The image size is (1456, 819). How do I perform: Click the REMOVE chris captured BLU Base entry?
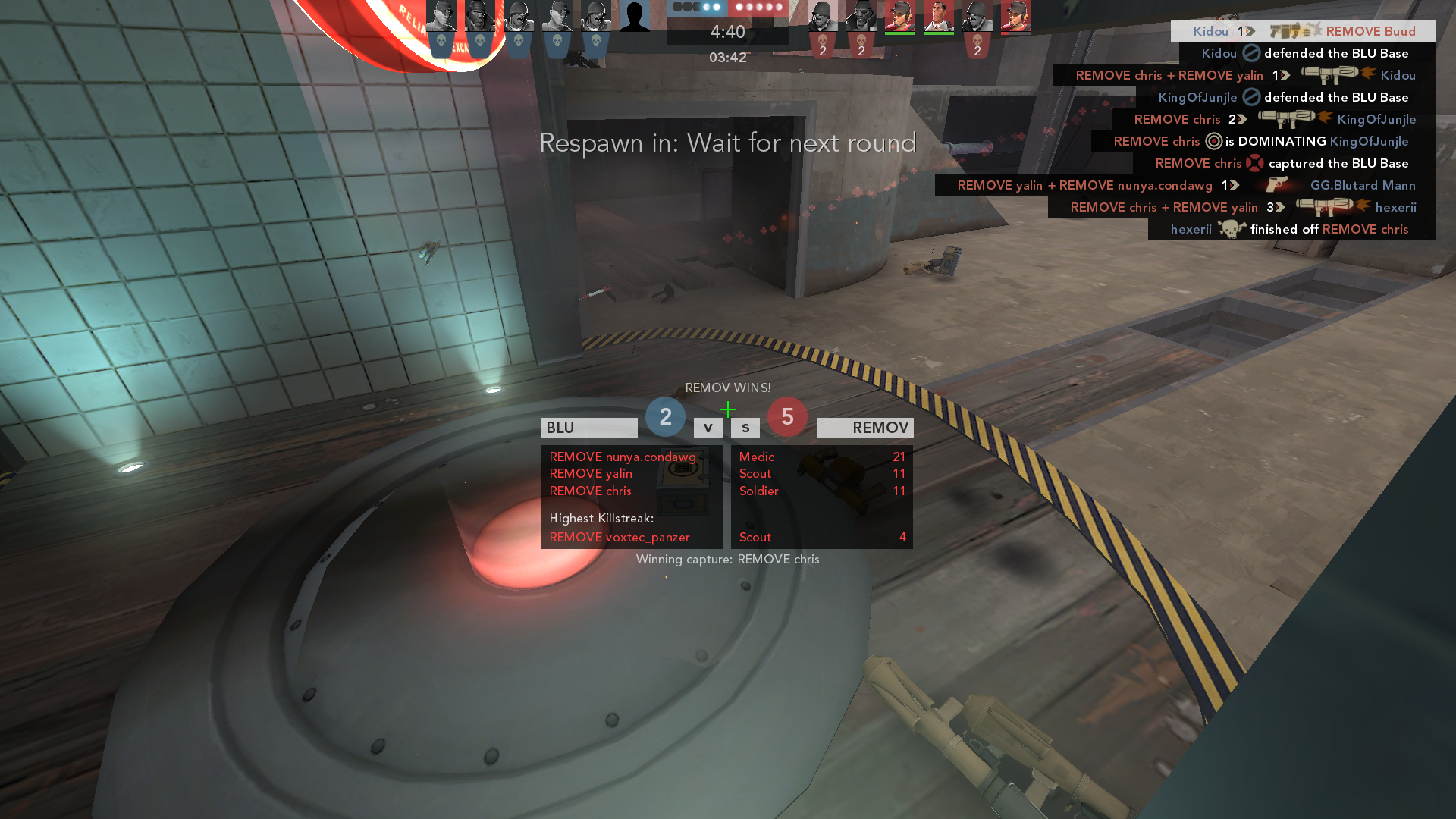[1283, 163]
